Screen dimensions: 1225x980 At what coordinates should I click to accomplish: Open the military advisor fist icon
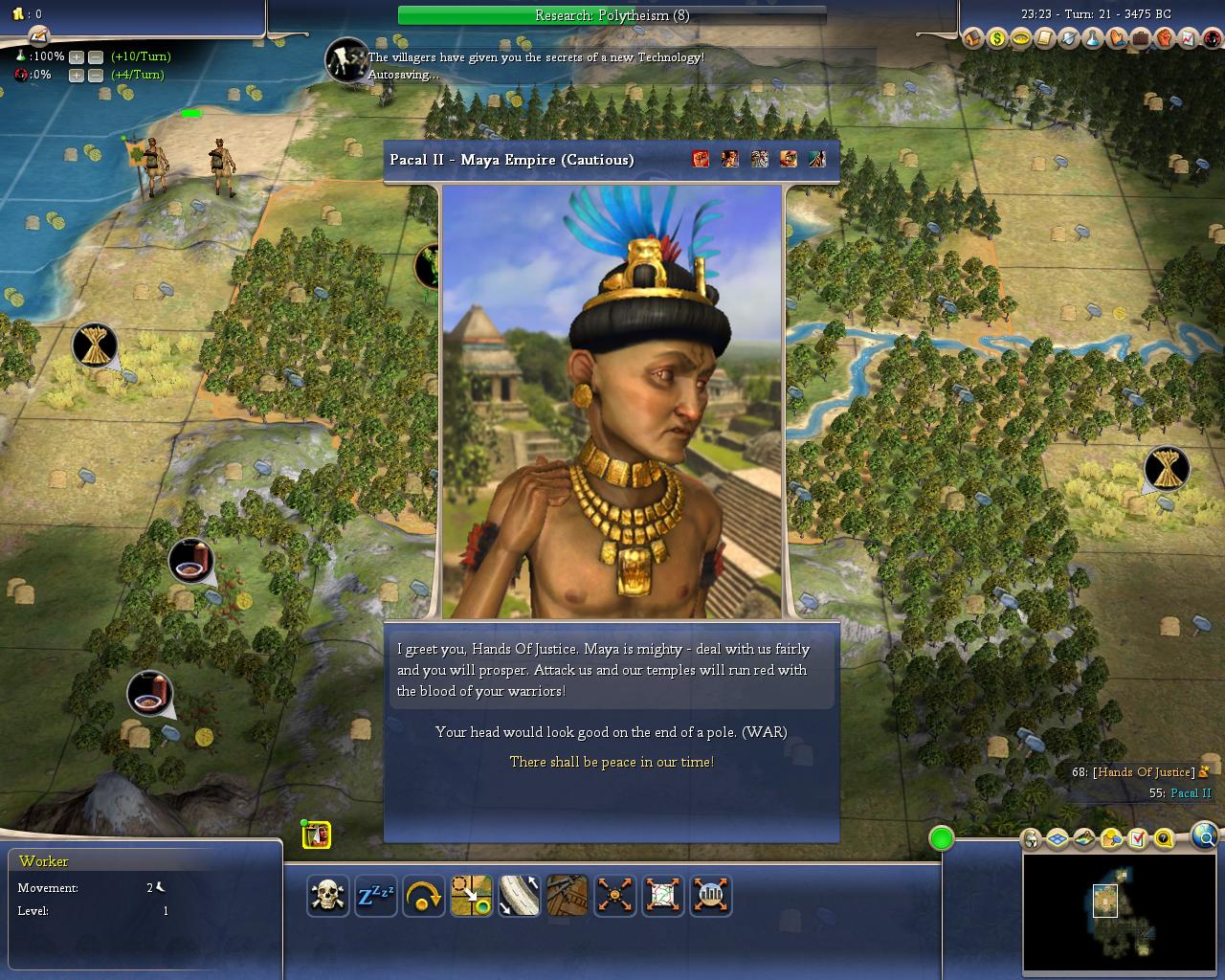point(1165,38)
